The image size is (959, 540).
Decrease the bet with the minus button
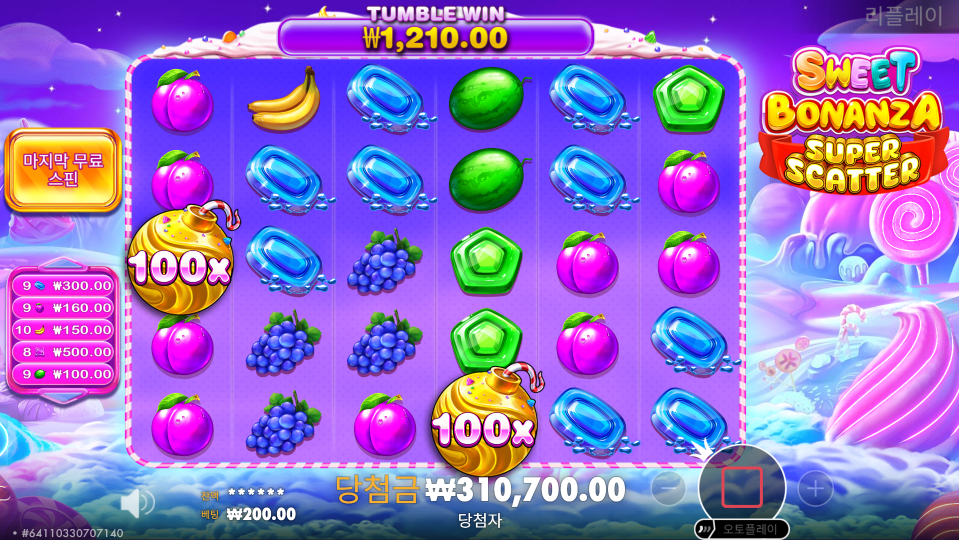tap(668, 488)
